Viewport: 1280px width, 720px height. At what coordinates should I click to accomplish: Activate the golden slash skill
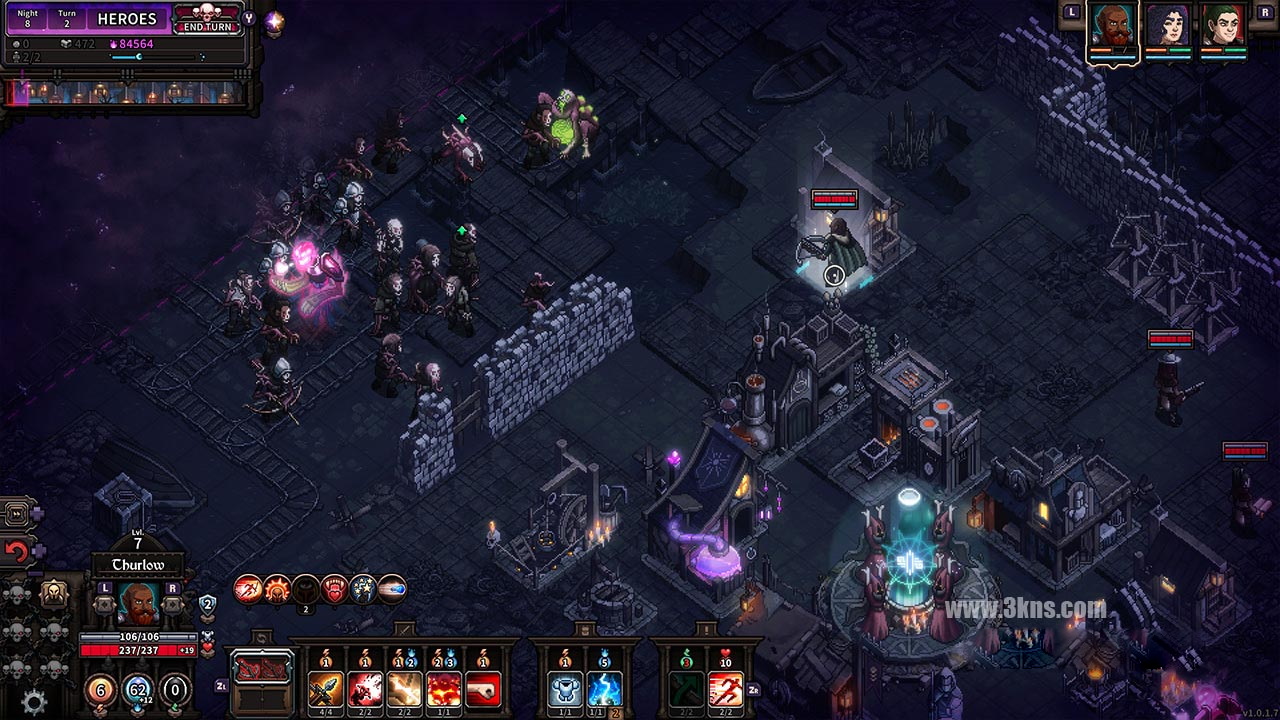(x=404, y=689)
